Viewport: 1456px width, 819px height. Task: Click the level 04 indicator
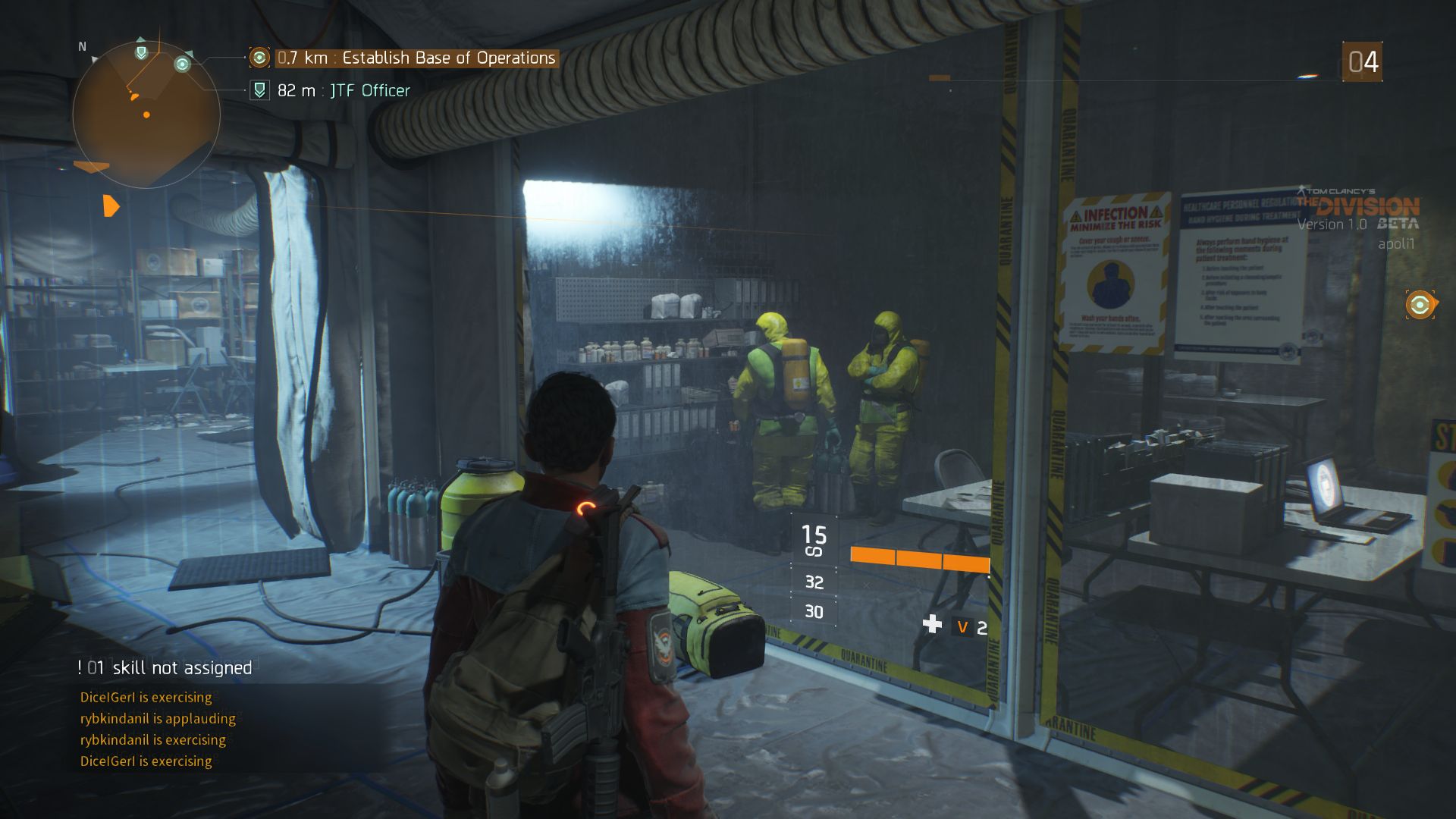[x=1363, y=62]
